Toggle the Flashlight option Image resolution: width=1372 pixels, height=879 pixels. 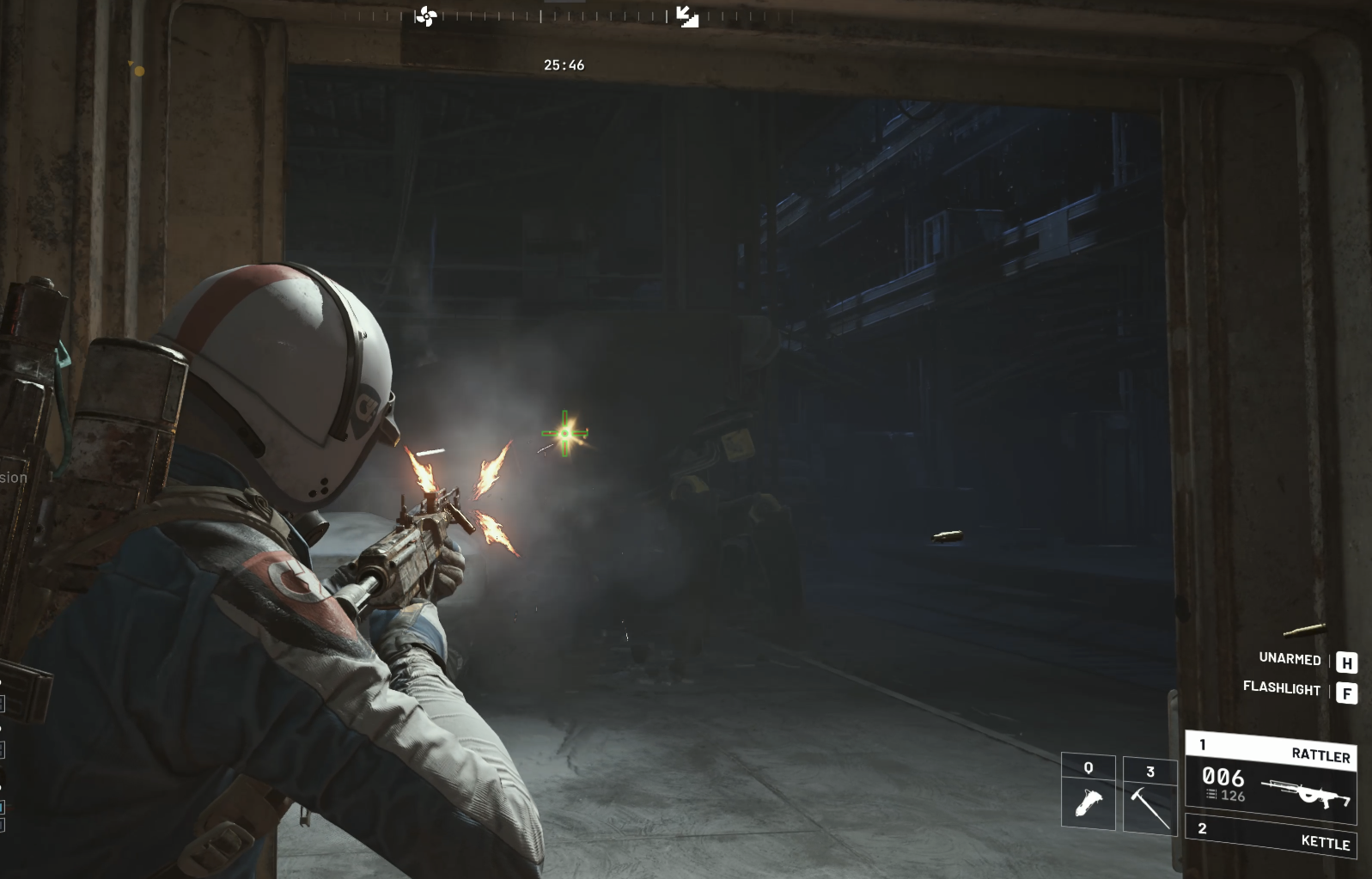(1282, 690)
